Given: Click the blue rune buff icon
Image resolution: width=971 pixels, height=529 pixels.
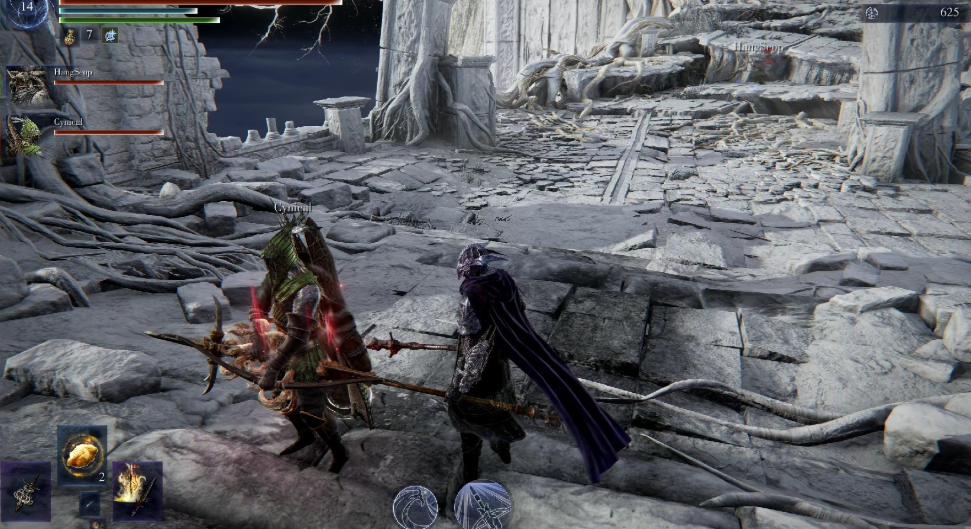Looking at the screenshot, I should (x=110, y=36).
